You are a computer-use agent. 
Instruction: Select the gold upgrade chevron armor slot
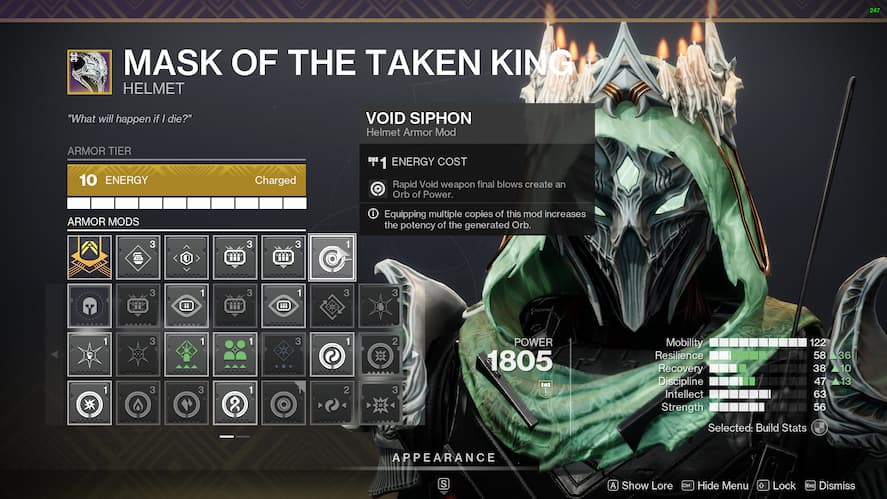click(x=89, y=257)
